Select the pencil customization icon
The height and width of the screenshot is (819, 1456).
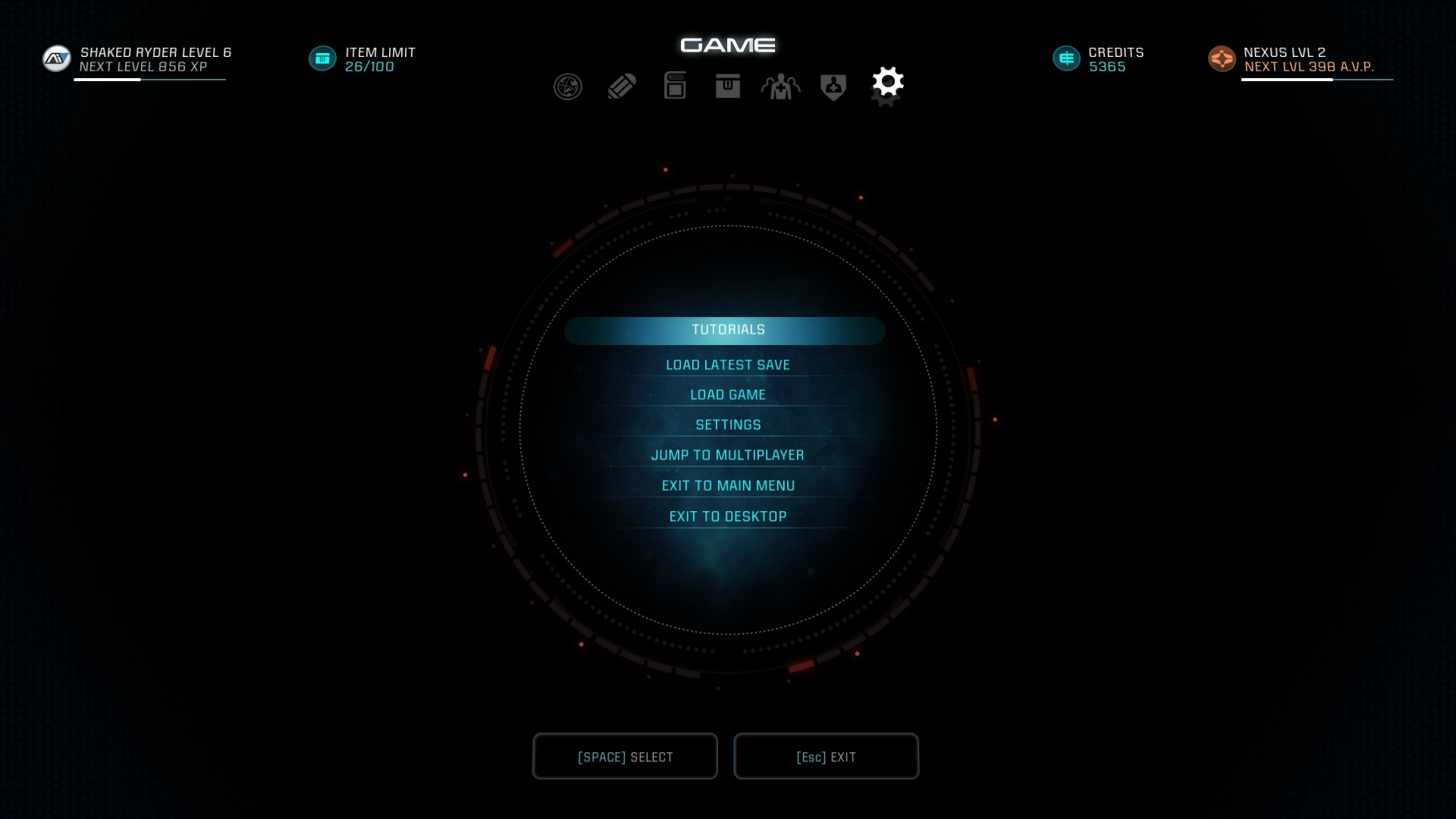pos(621,86)
